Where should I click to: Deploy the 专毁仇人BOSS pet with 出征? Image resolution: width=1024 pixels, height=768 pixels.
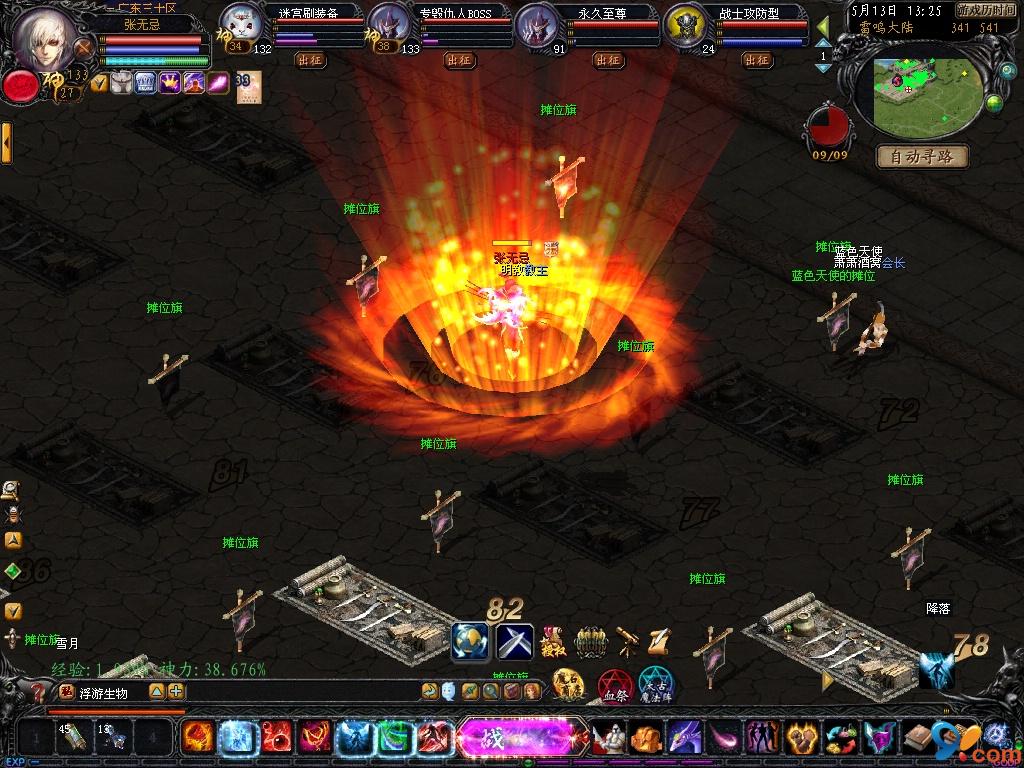459,60
